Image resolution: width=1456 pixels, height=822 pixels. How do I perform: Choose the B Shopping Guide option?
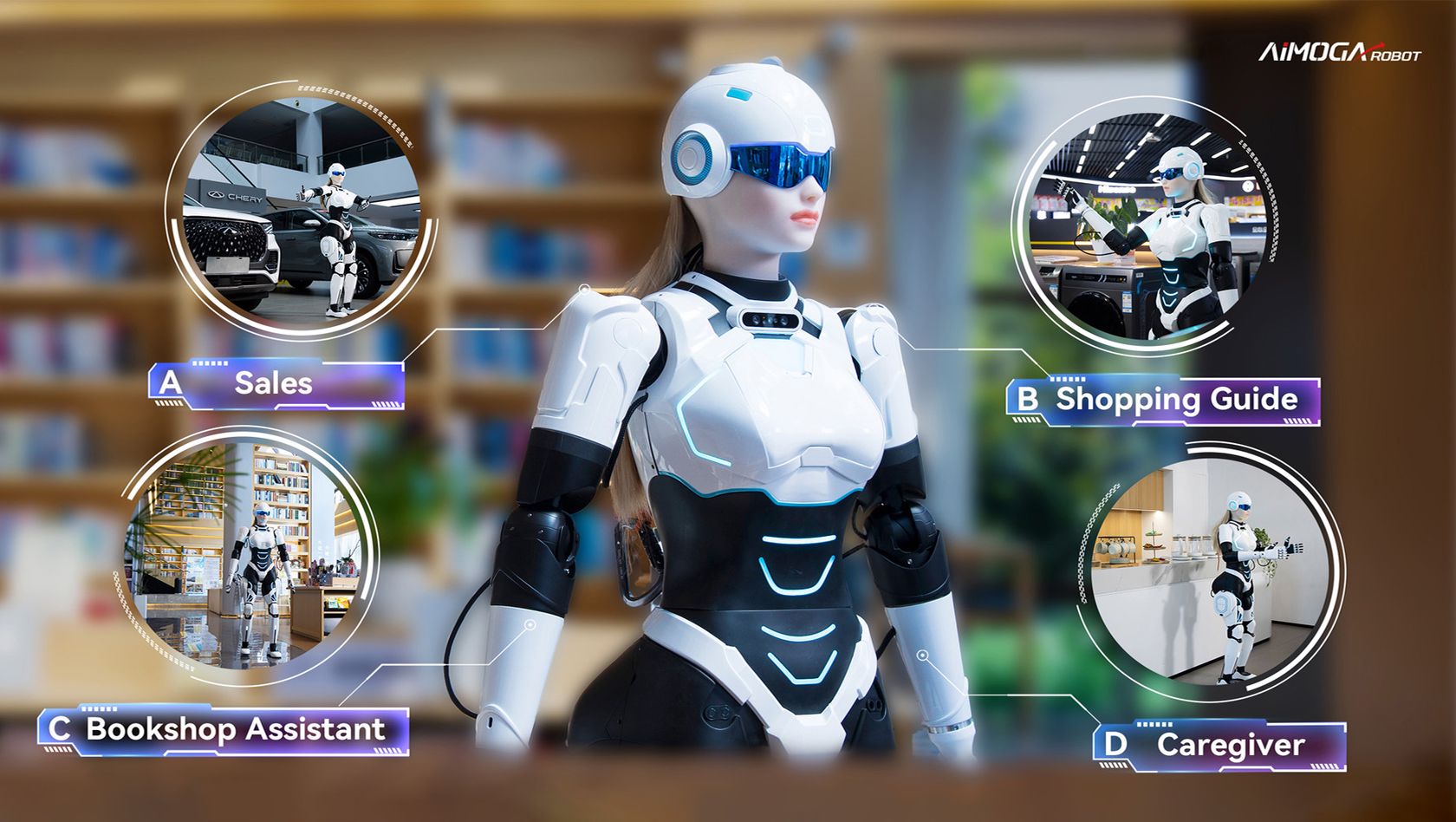(1163, 400)
